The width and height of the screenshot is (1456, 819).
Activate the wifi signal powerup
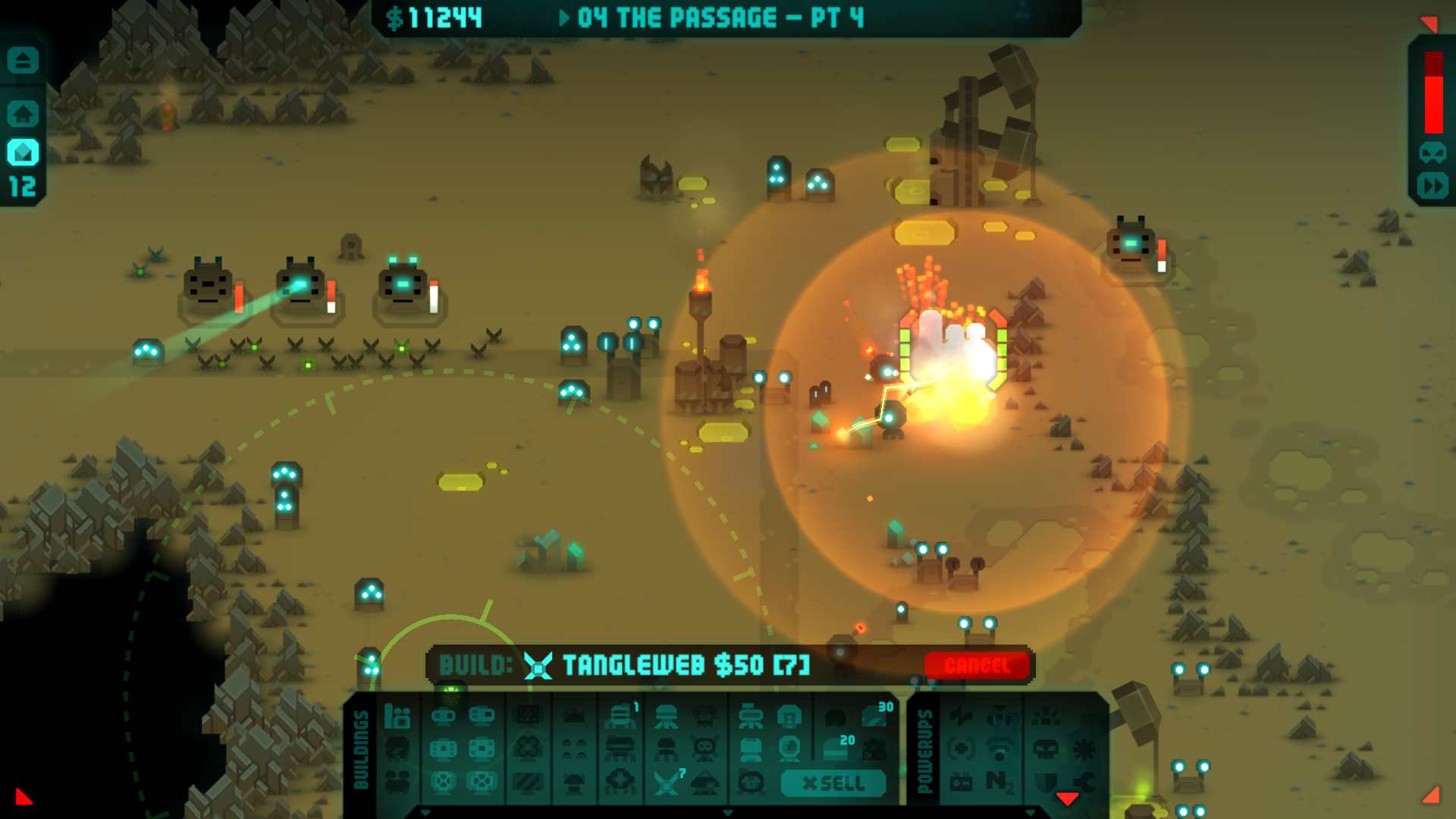tap(999, 749)
